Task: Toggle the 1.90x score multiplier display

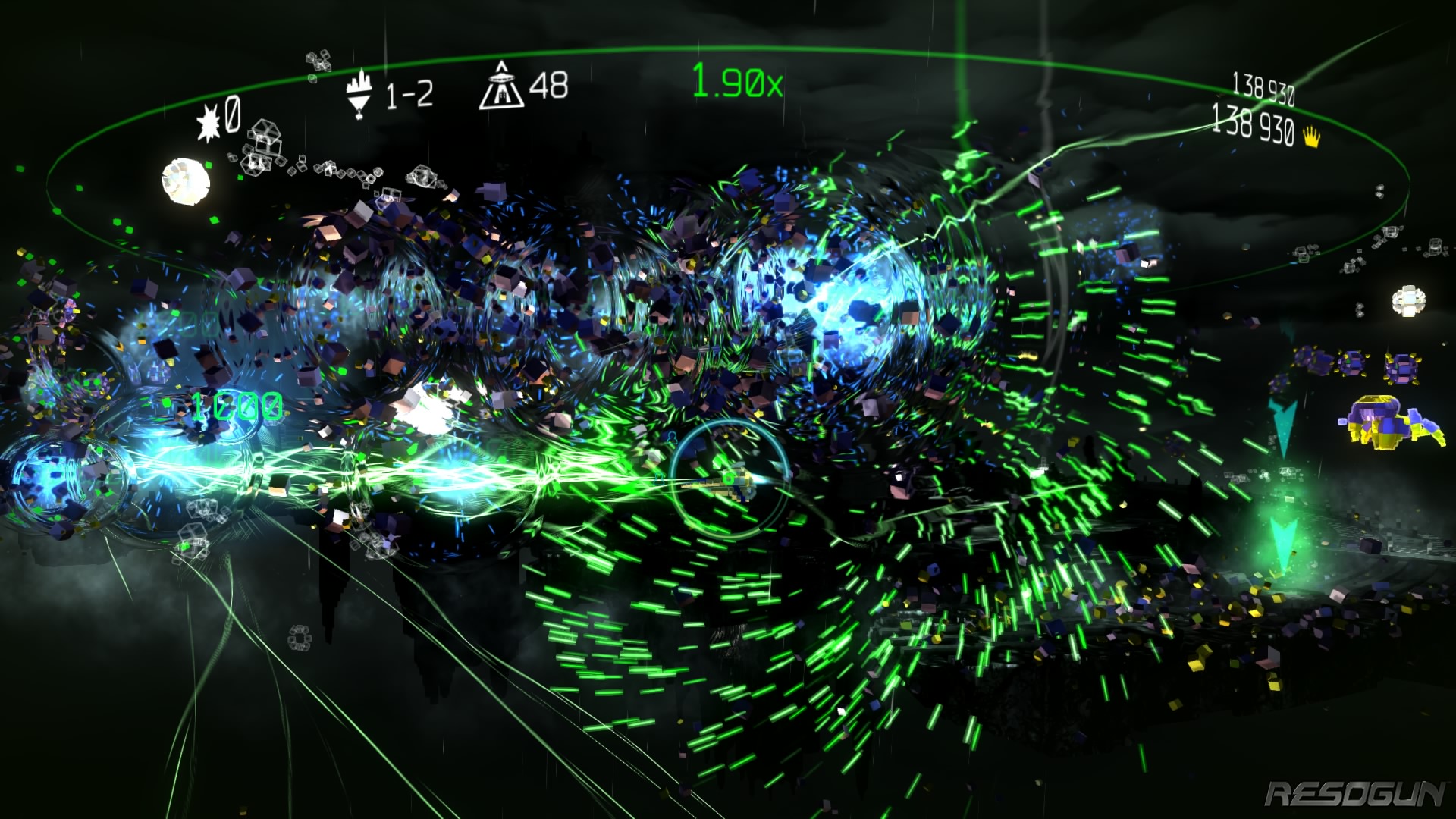Action: click(x=737, y=82)
